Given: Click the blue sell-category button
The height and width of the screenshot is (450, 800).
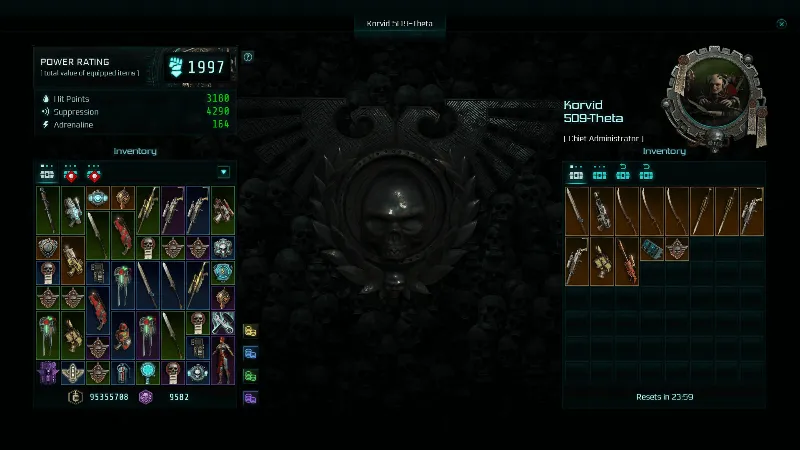Looking at the screenshot, I should click(250, 353).
